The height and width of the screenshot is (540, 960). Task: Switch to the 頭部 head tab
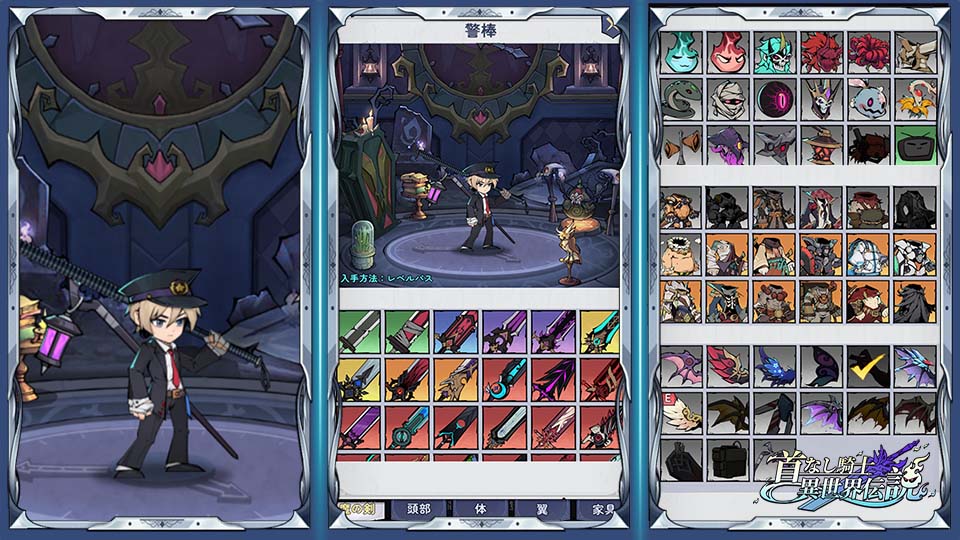click(418, 509)
